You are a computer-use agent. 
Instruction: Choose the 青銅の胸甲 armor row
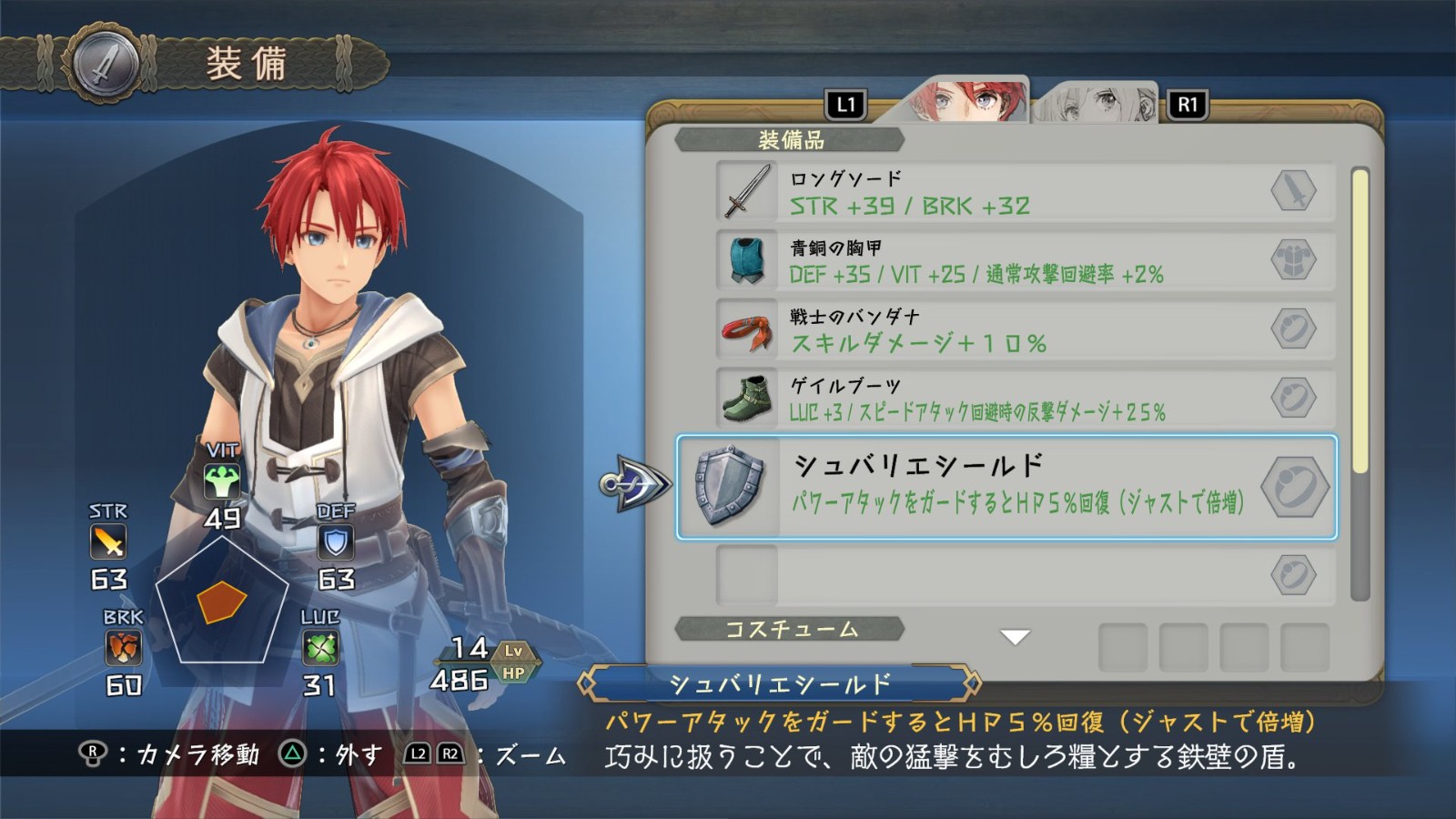click(1024, 261)
